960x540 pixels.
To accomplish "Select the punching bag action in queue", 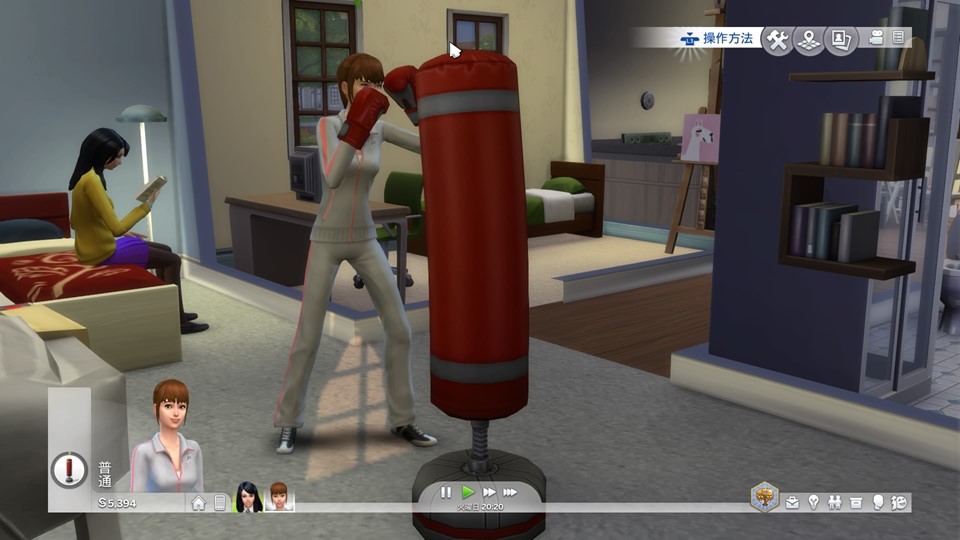I will coord(70,468).
